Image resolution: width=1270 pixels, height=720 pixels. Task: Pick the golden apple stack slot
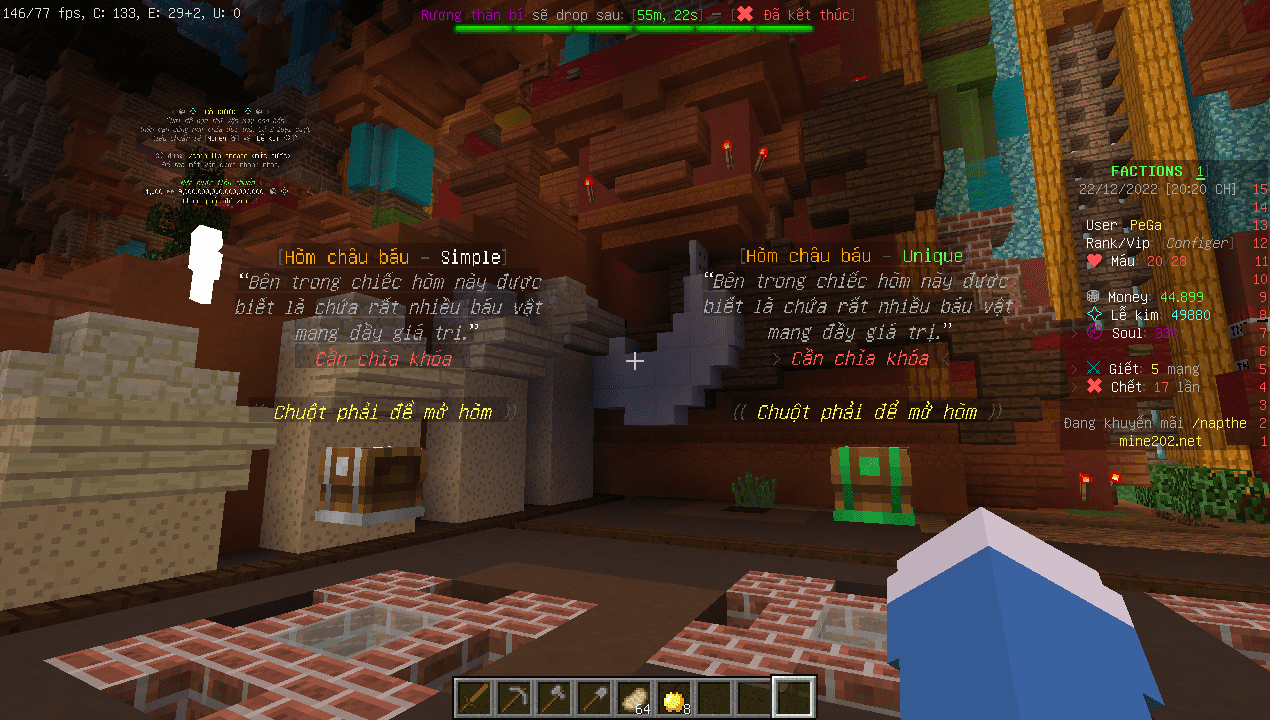675,696
